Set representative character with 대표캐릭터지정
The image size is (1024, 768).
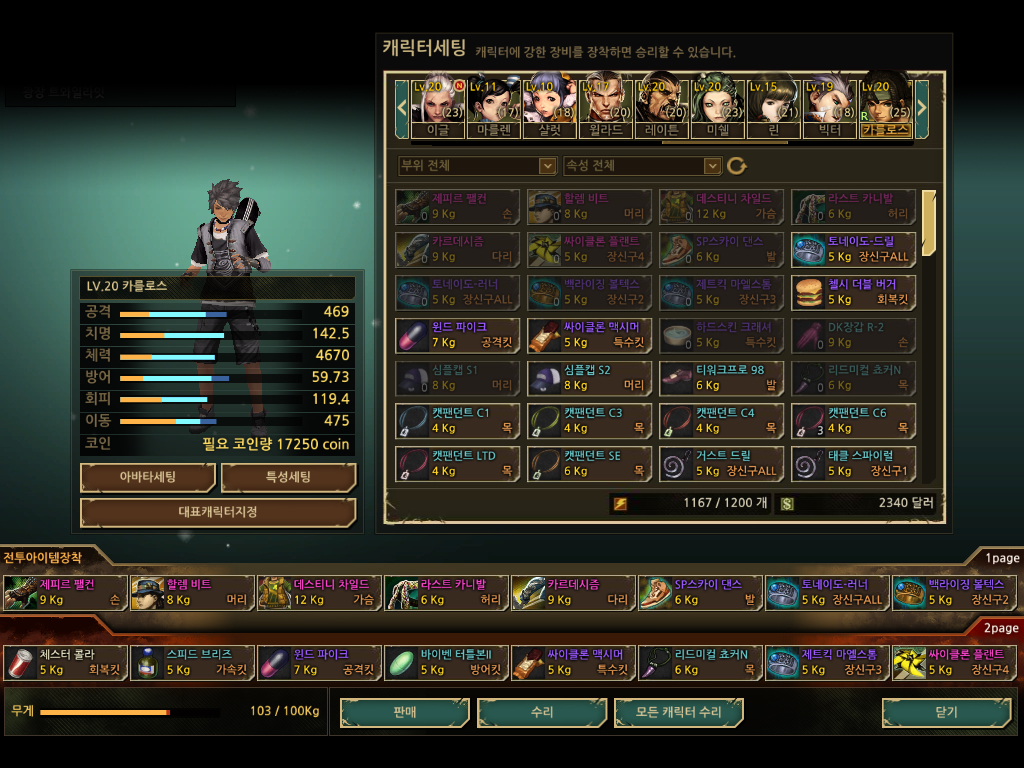pos(218,512)
